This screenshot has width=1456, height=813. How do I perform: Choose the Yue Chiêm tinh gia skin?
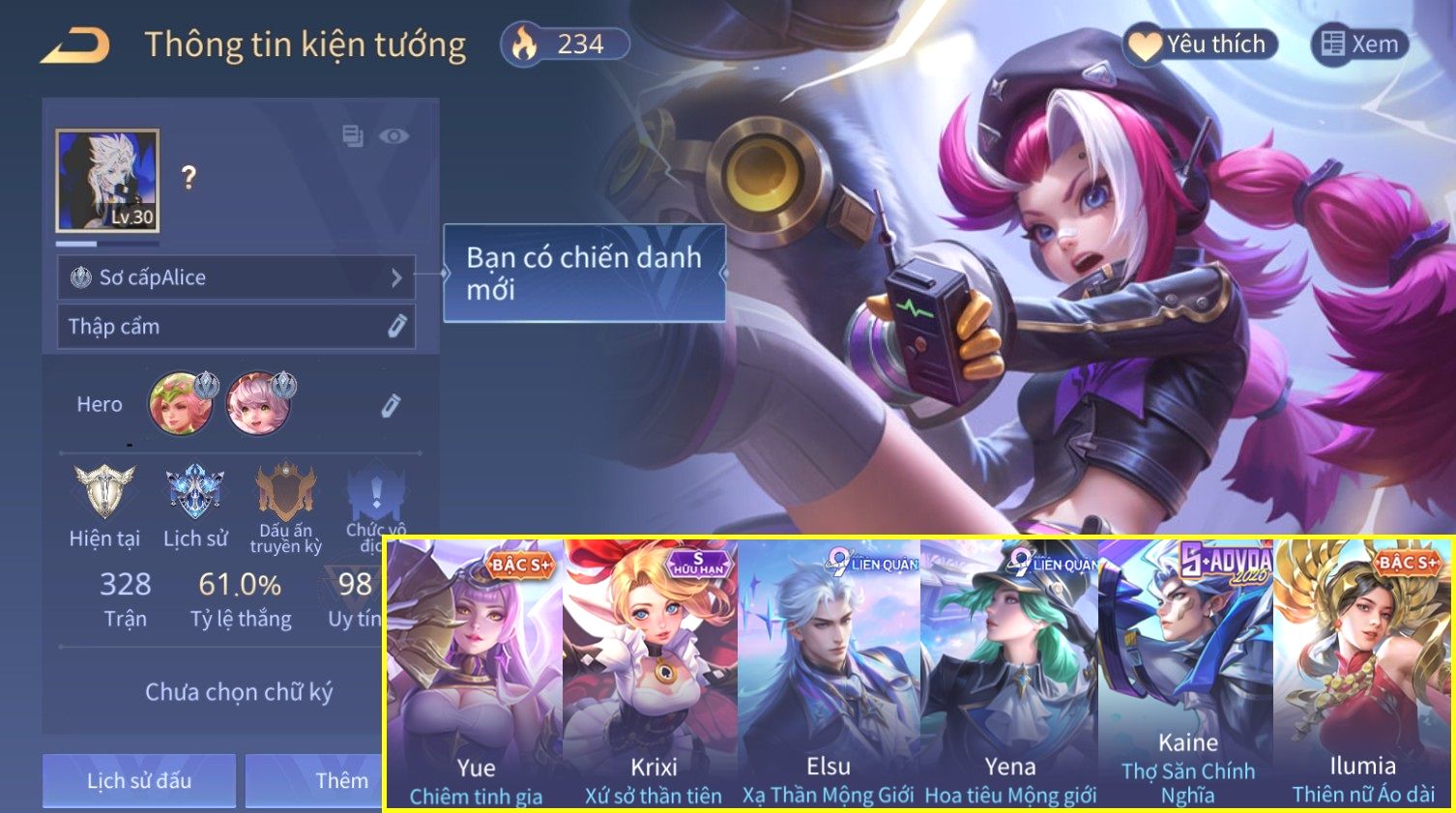(x=475, y=676)
